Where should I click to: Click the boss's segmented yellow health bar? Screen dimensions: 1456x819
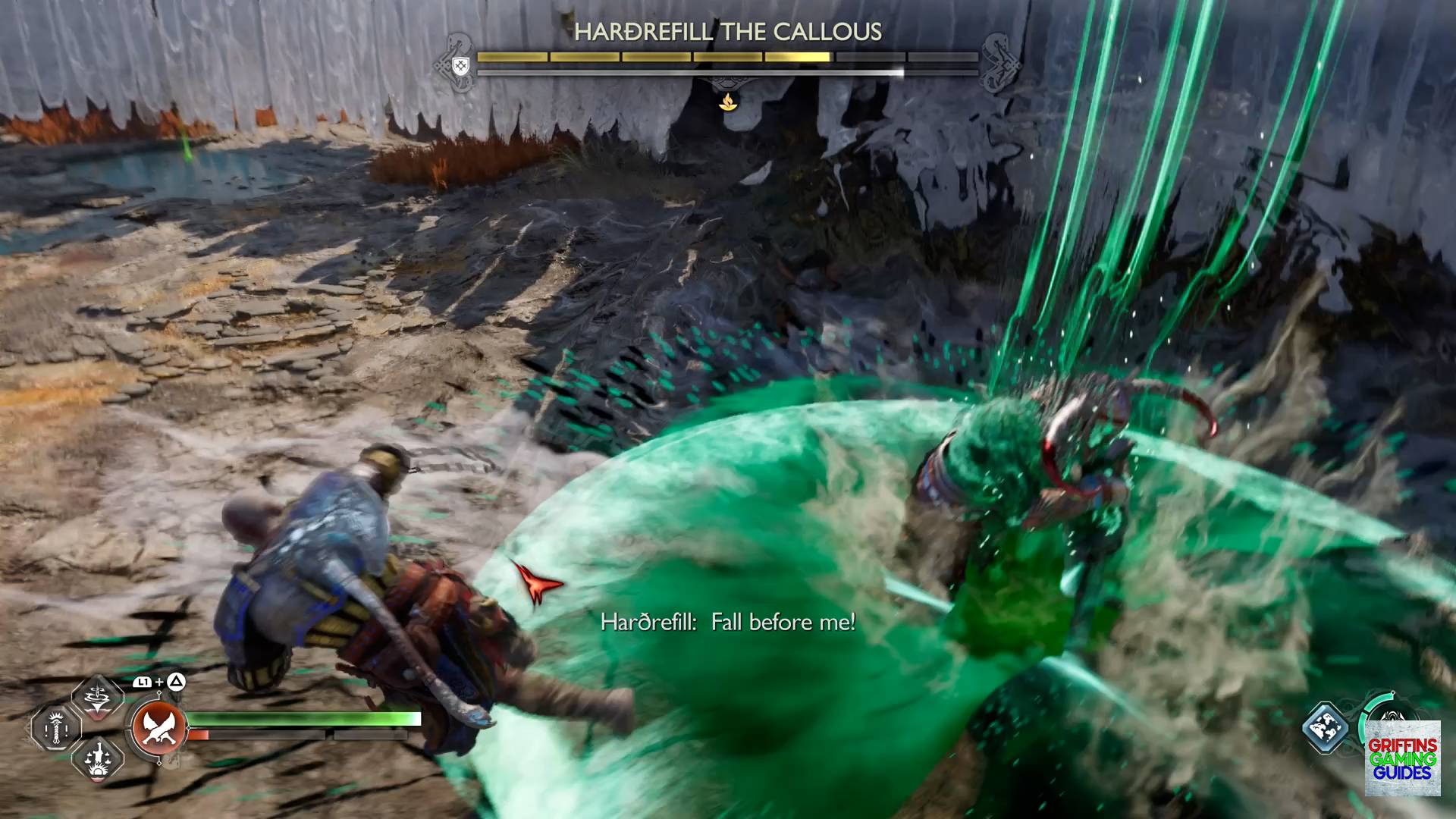726,55
